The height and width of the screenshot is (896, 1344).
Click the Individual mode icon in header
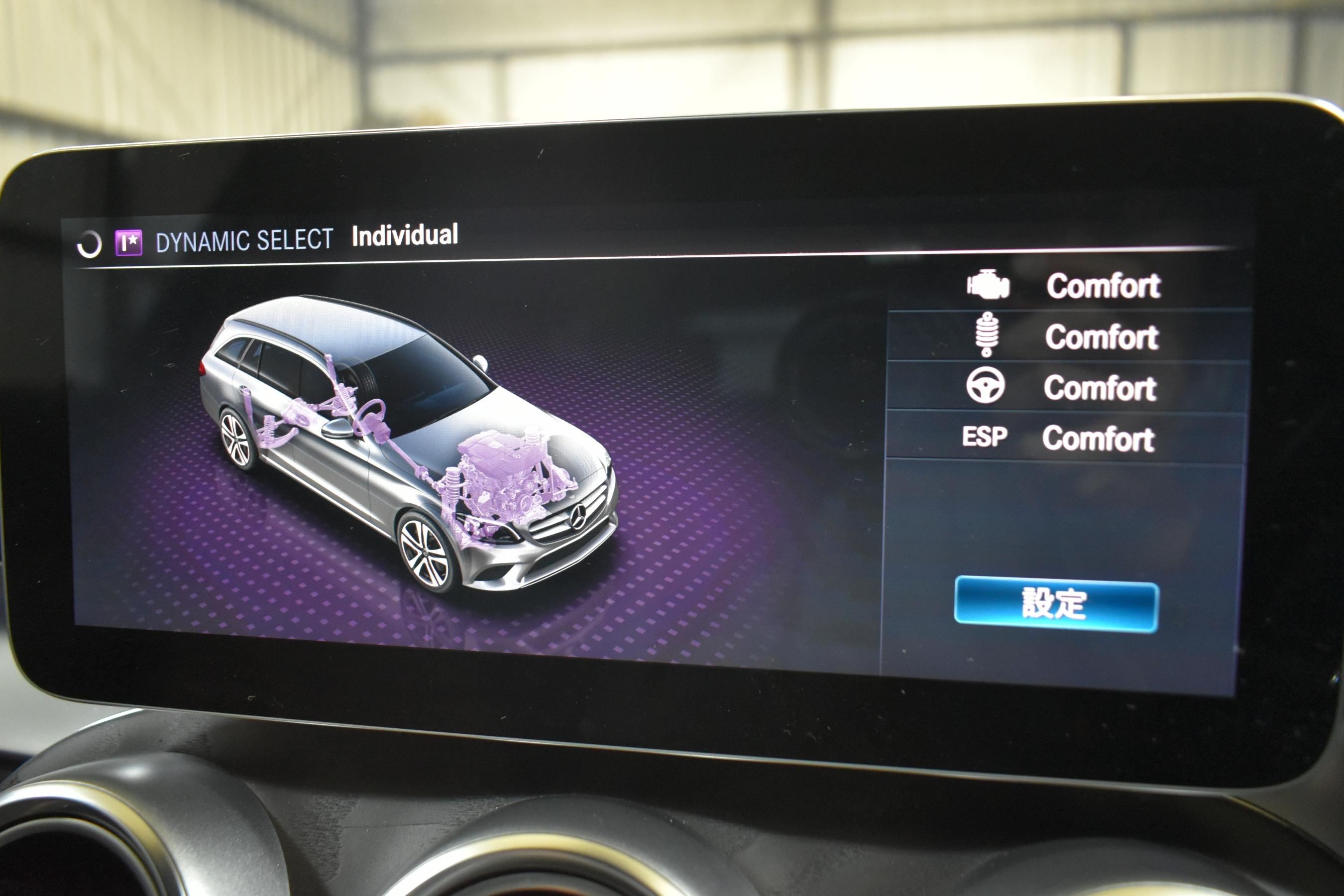pos(128,243)
